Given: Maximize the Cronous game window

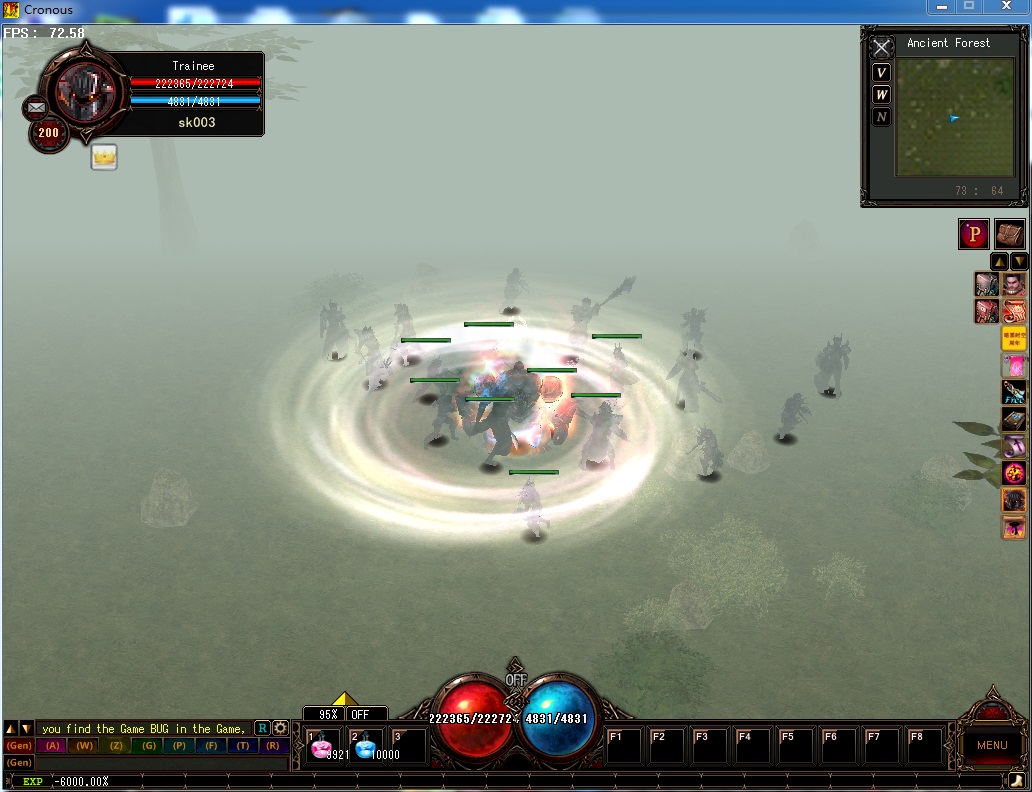Looking at the screenshot, I should click(x=968, y=7).
